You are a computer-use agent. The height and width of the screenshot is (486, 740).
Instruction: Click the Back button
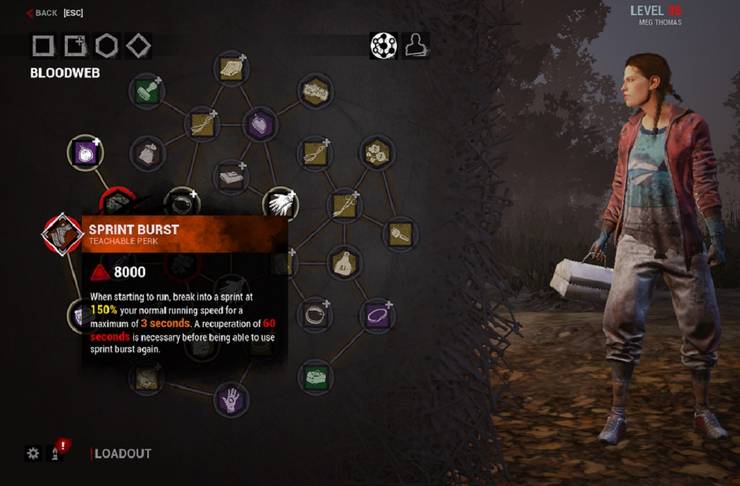[43, 13]
